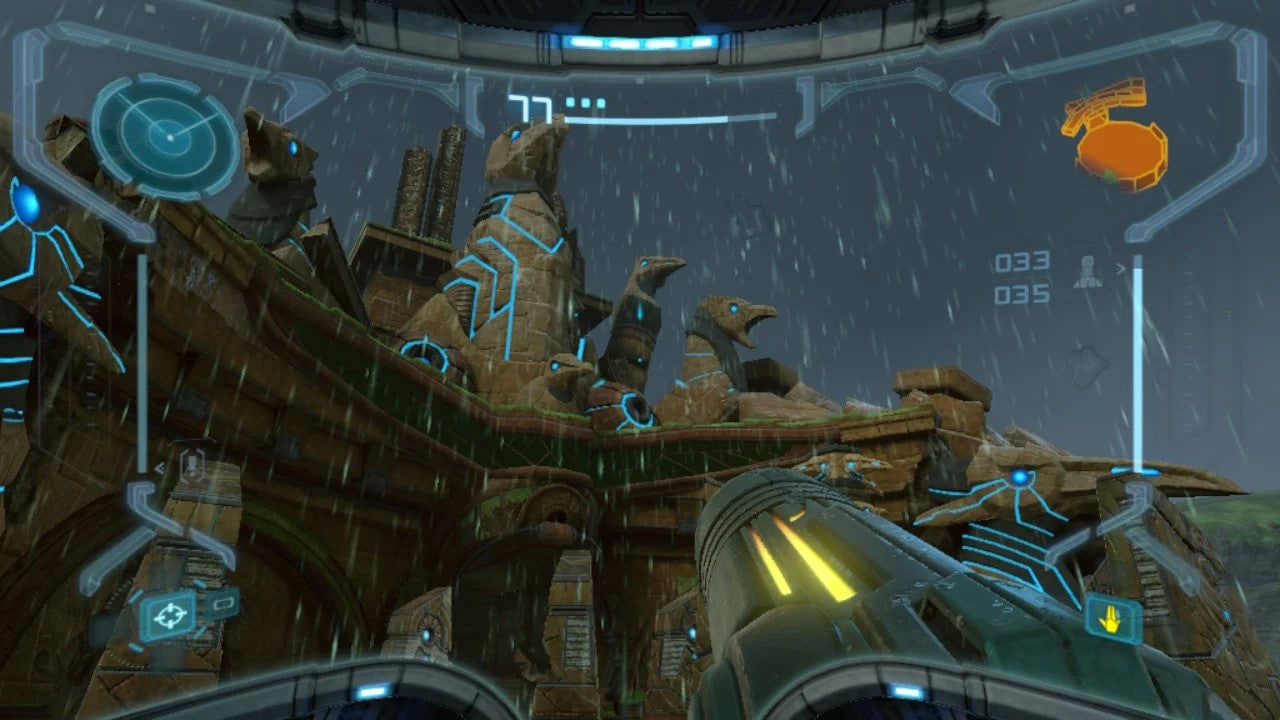The width and height of the screenshot is (1280, 720).
Task: Click the yellow scan hand icon on the right
Action: [x=1111, y=620]
